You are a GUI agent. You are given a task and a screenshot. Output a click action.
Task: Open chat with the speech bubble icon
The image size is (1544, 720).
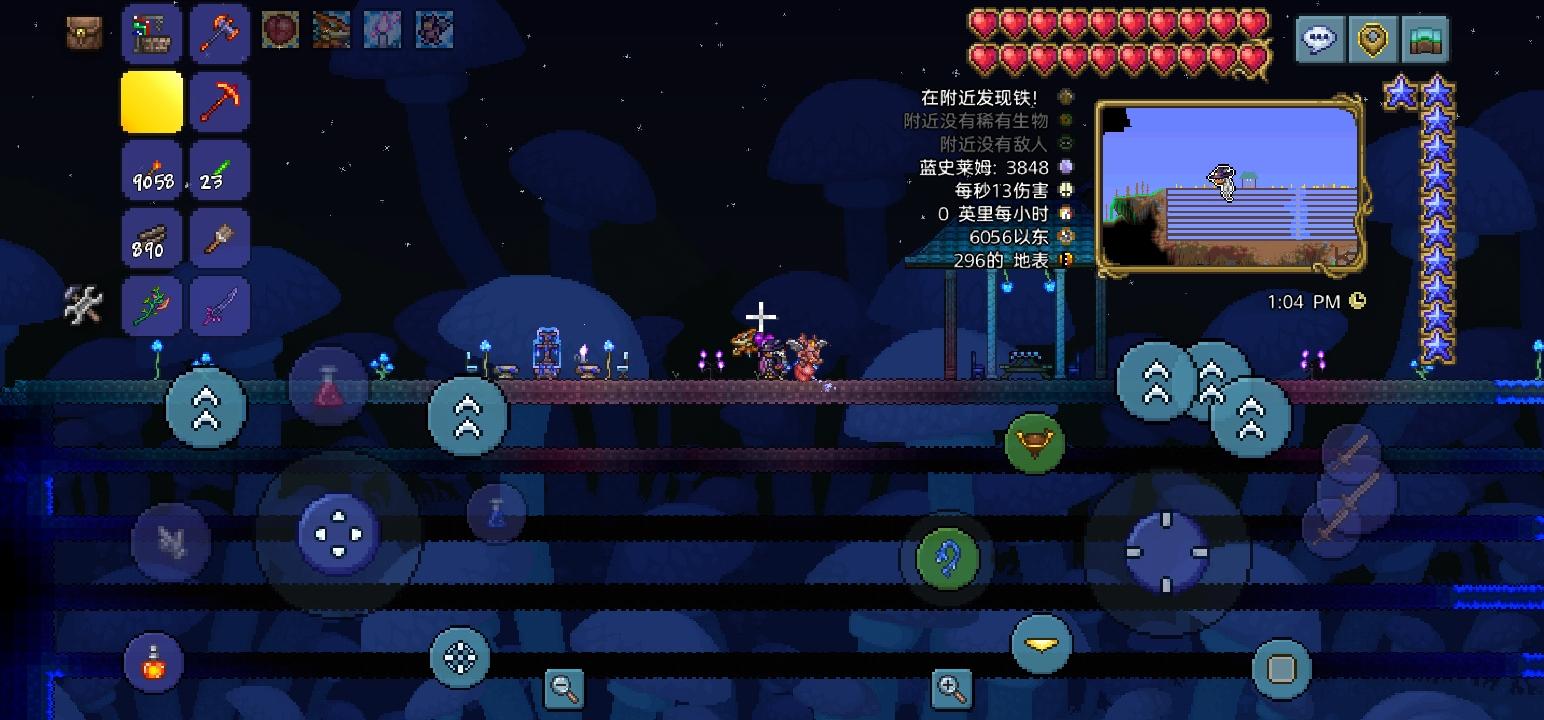[x=1320, y=40]
